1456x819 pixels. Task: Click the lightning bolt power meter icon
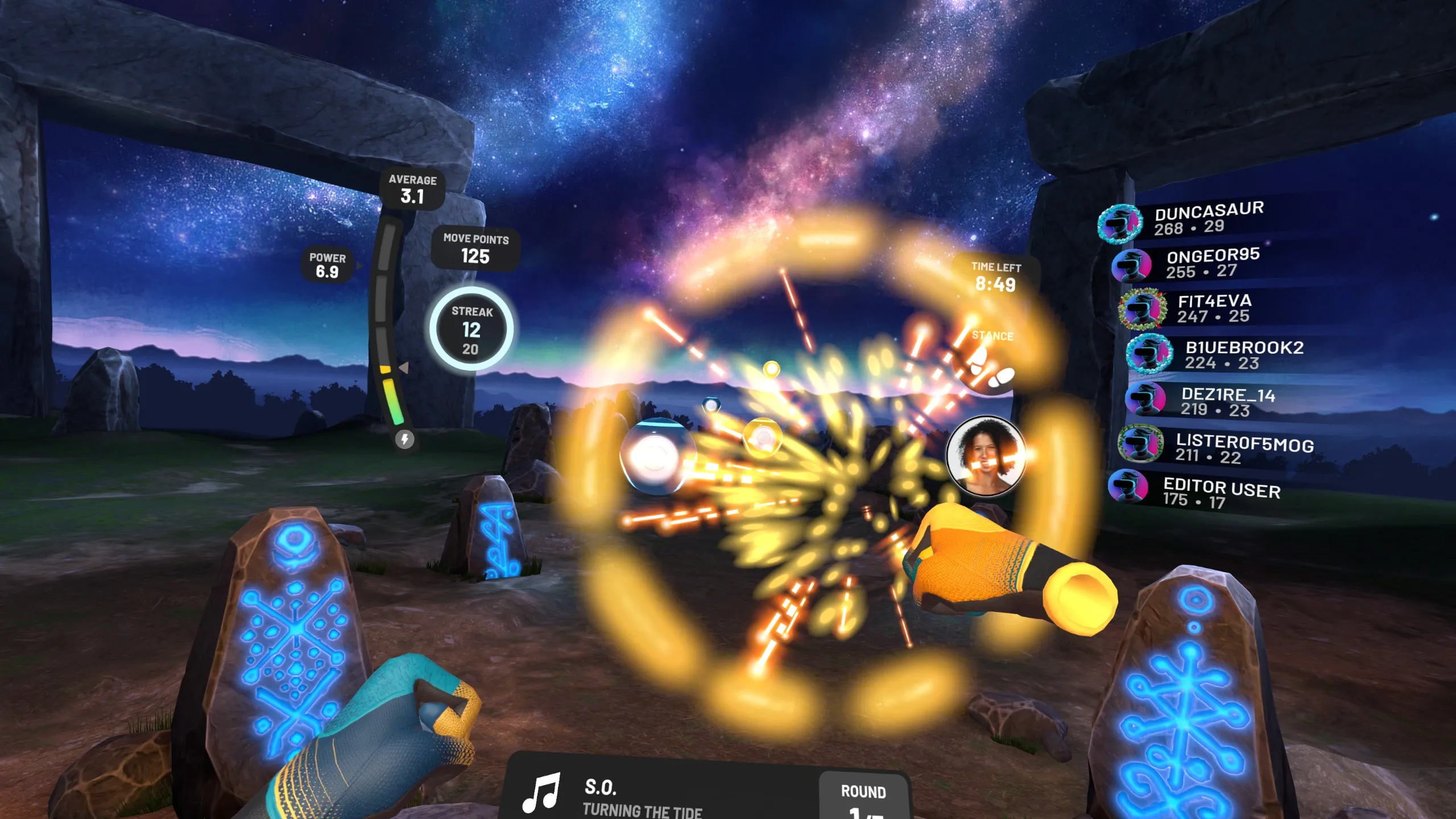coord(404,439)
